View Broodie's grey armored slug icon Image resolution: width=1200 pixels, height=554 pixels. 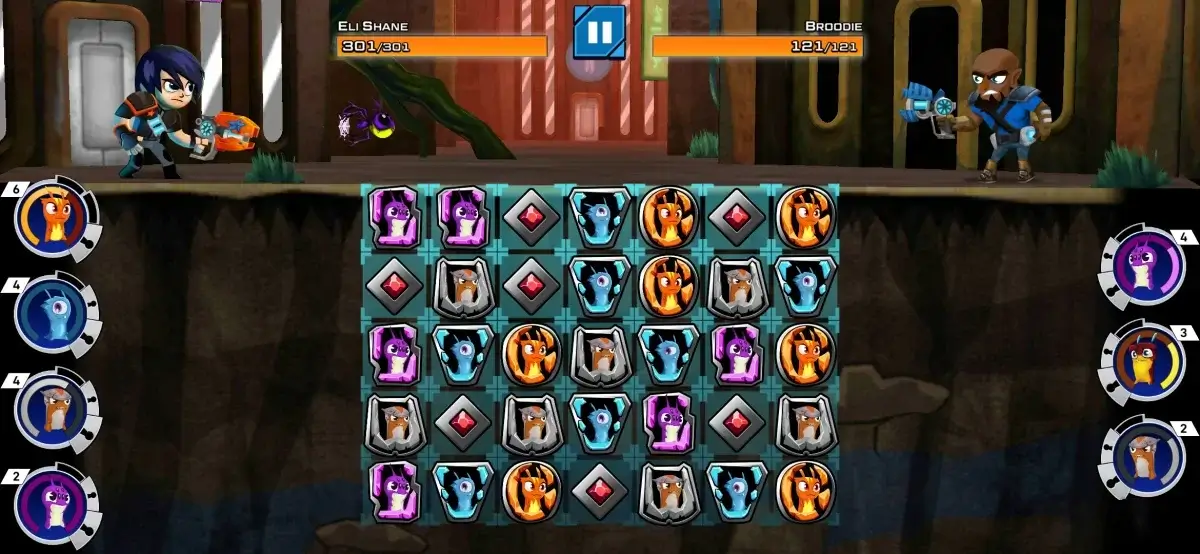click(1143, 457)
